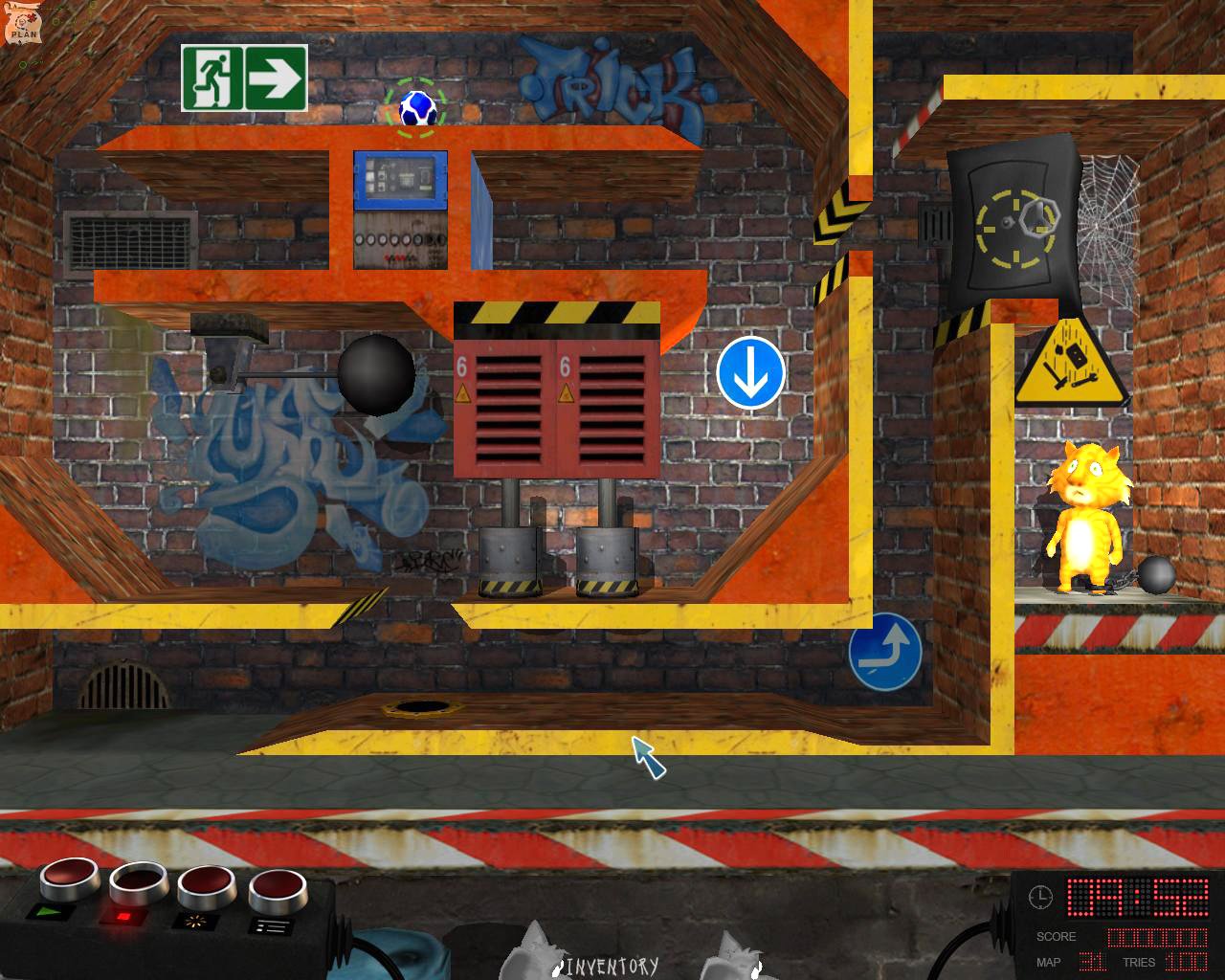Image resolution: width=1225 pixels, height=980 pixels.
Task: Open the INVENTORY panel at the bottom
Action: click(610, 967)
